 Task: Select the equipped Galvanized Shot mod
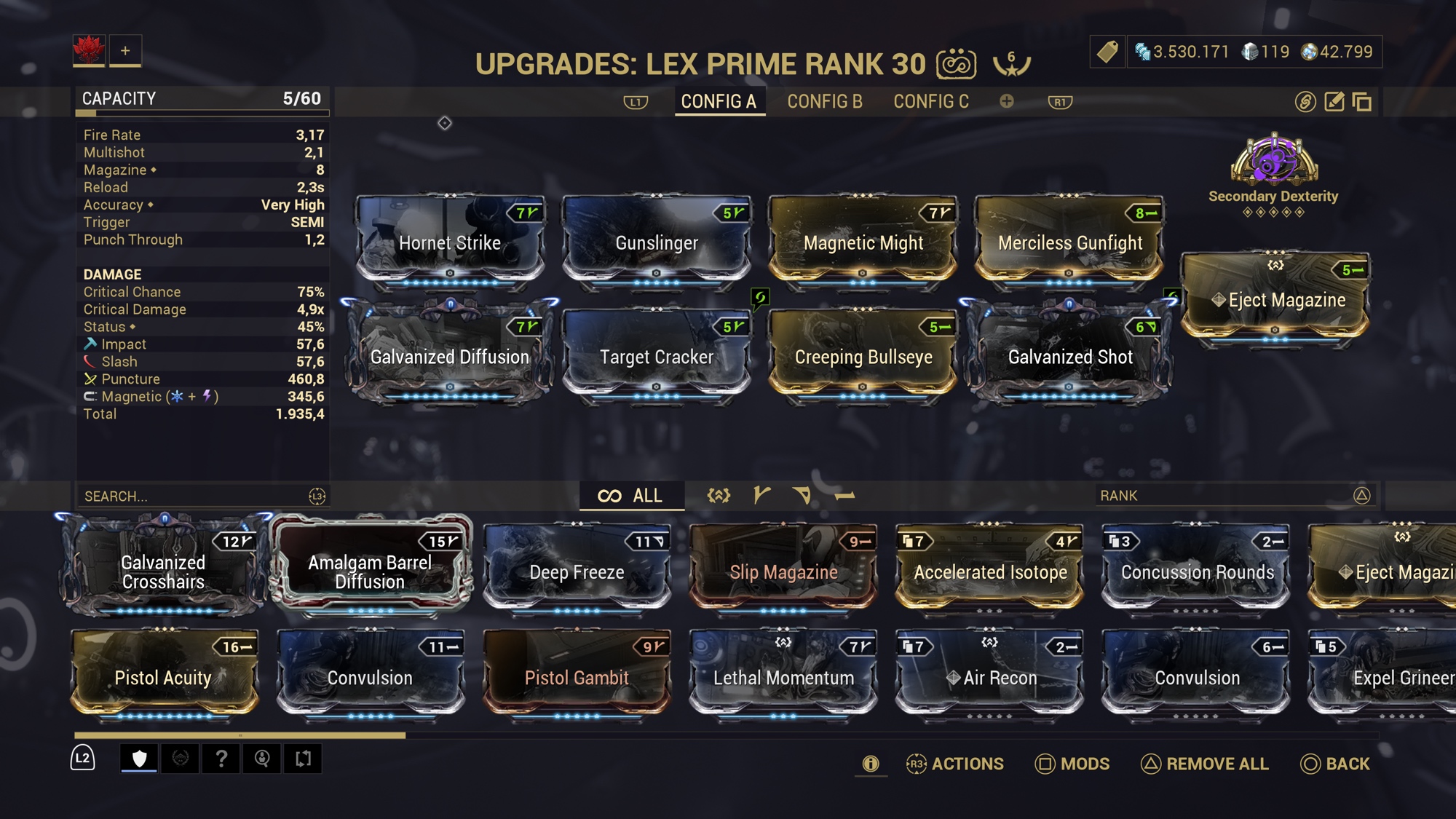(1069, 353)
